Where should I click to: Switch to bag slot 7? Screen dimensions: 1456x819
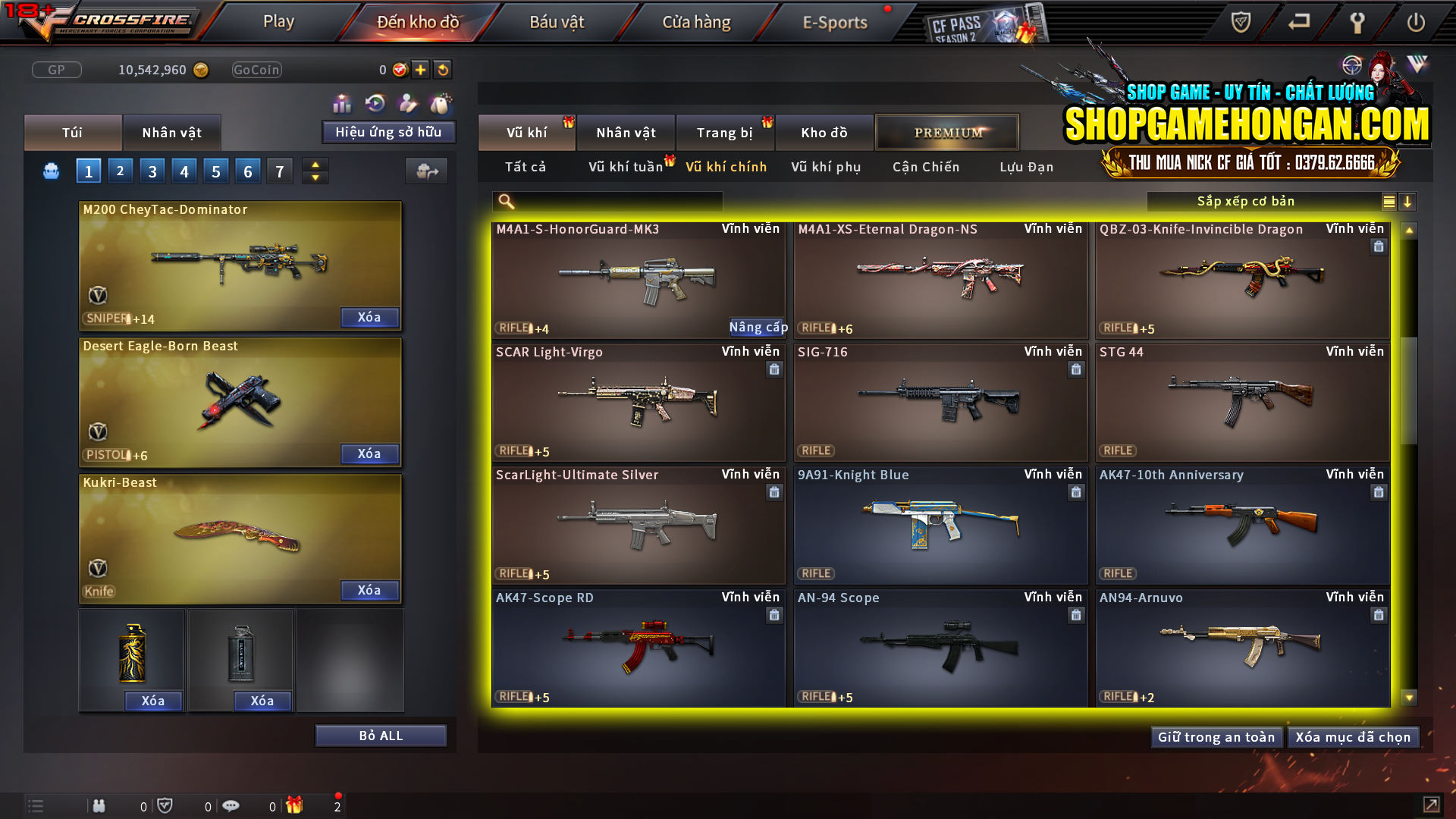(x=280, y=171)
